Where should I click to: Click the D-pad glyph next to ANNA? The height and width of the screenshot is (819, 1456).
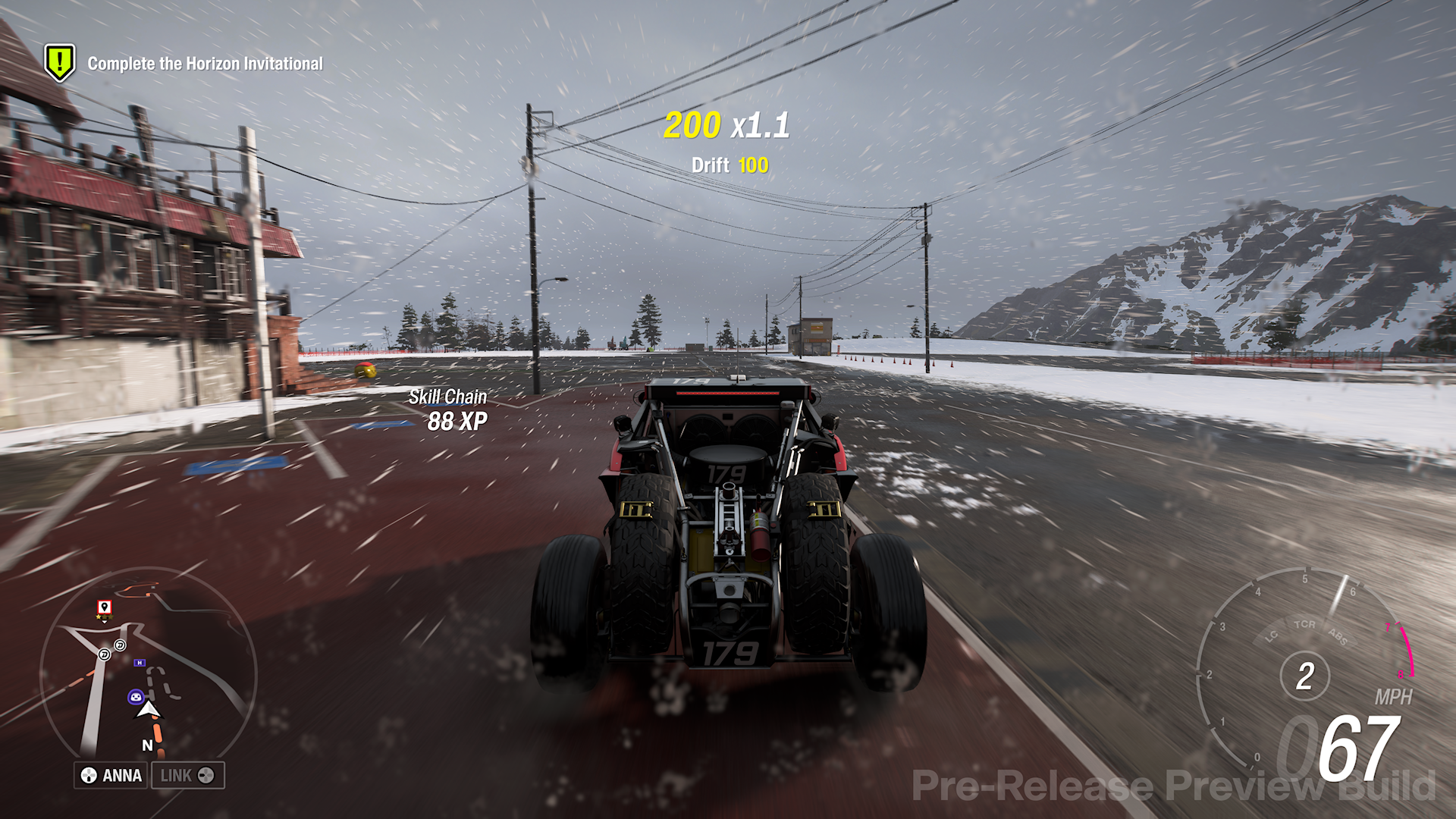[88, 774]
